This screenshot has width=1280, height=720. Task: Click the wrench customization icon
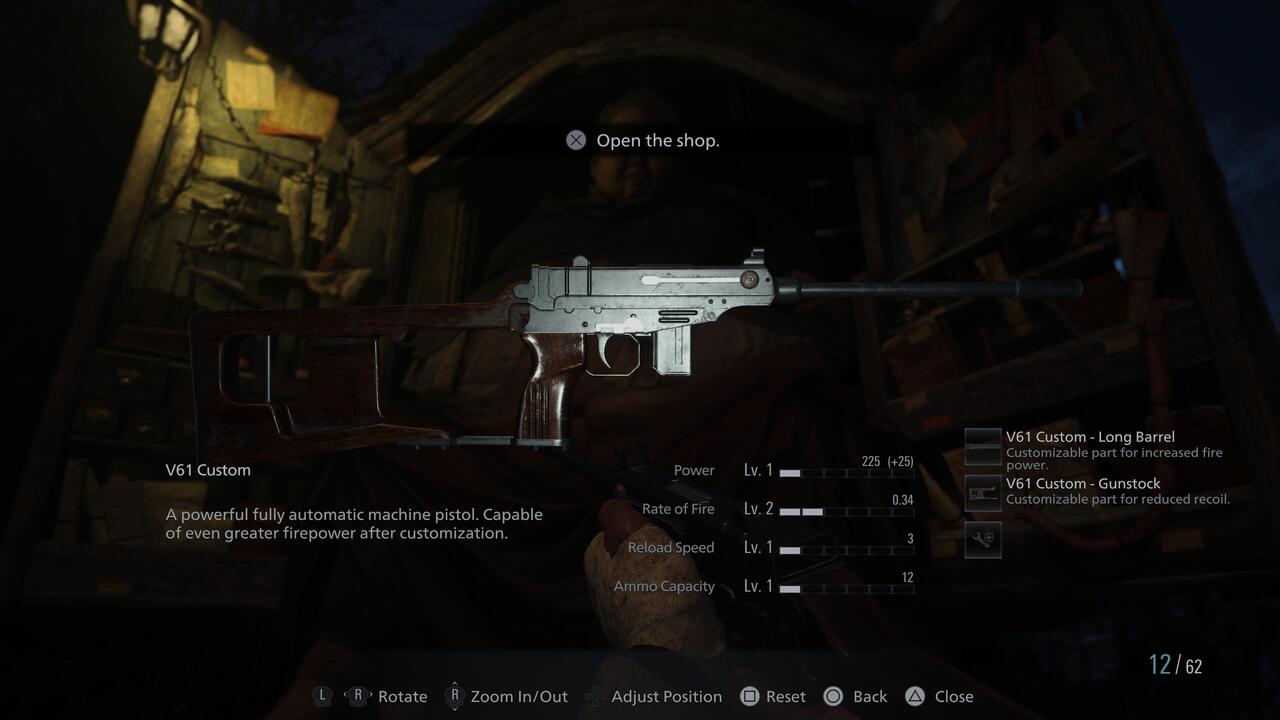point(982,539)
